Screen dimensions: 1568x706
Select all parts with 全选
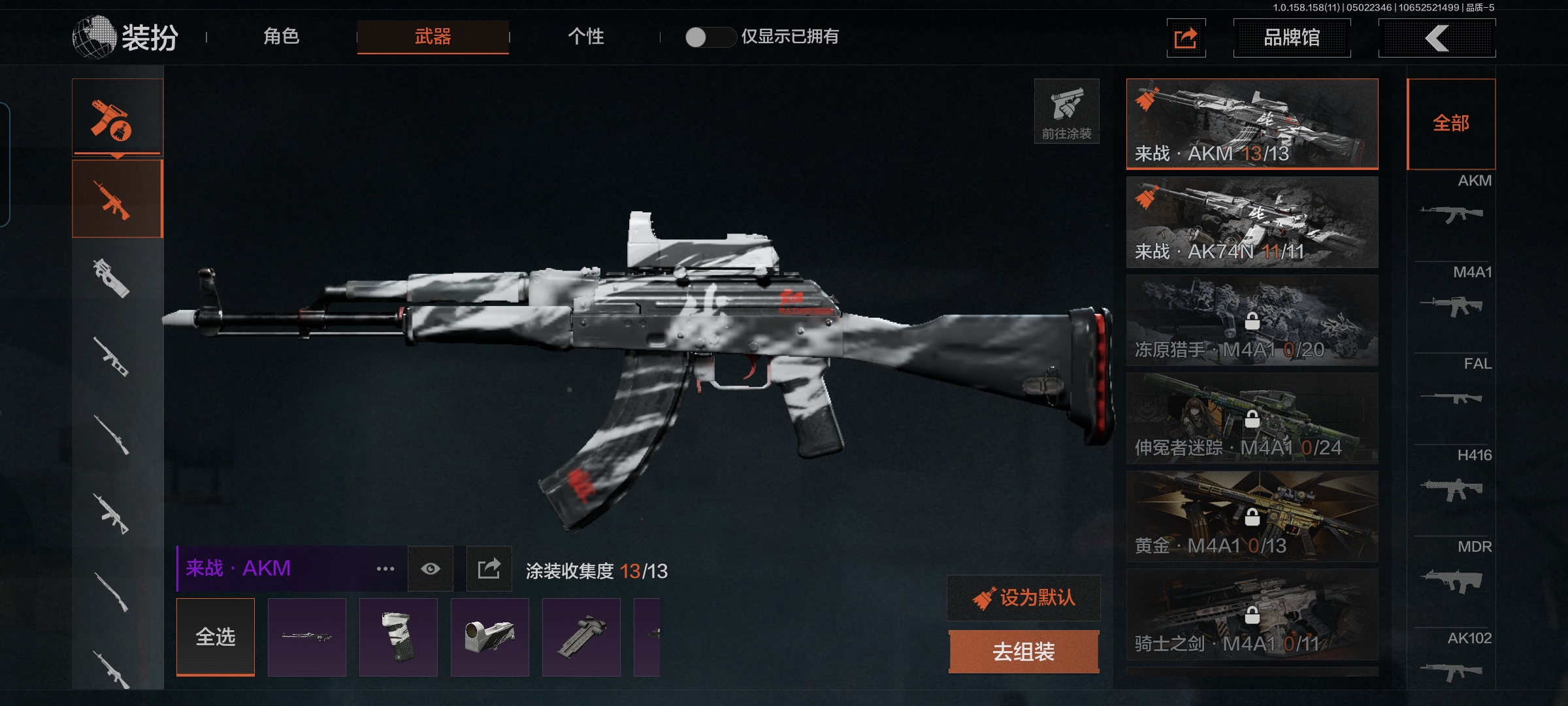coord(216,637)
